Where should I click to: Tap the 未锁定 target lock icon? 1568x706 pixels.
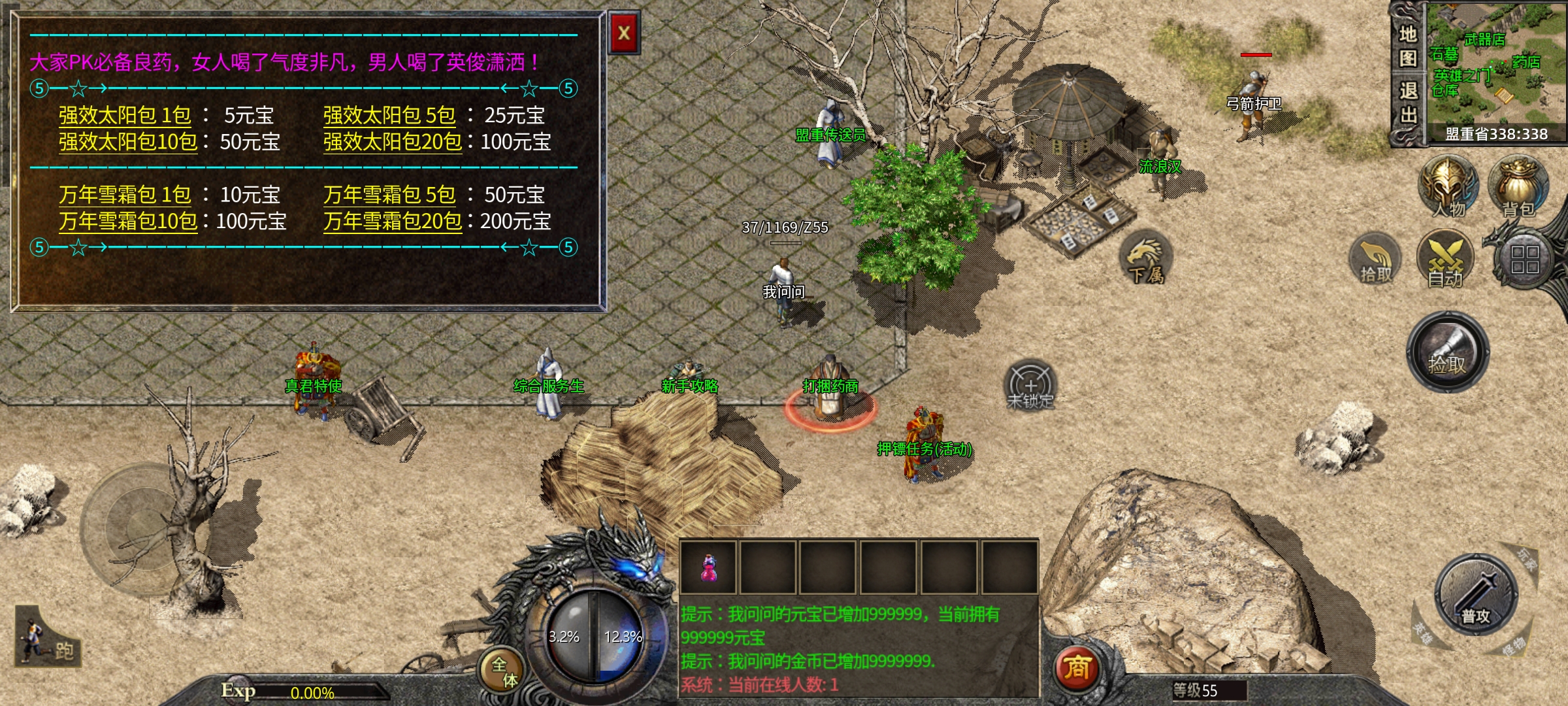point(1030,386)
